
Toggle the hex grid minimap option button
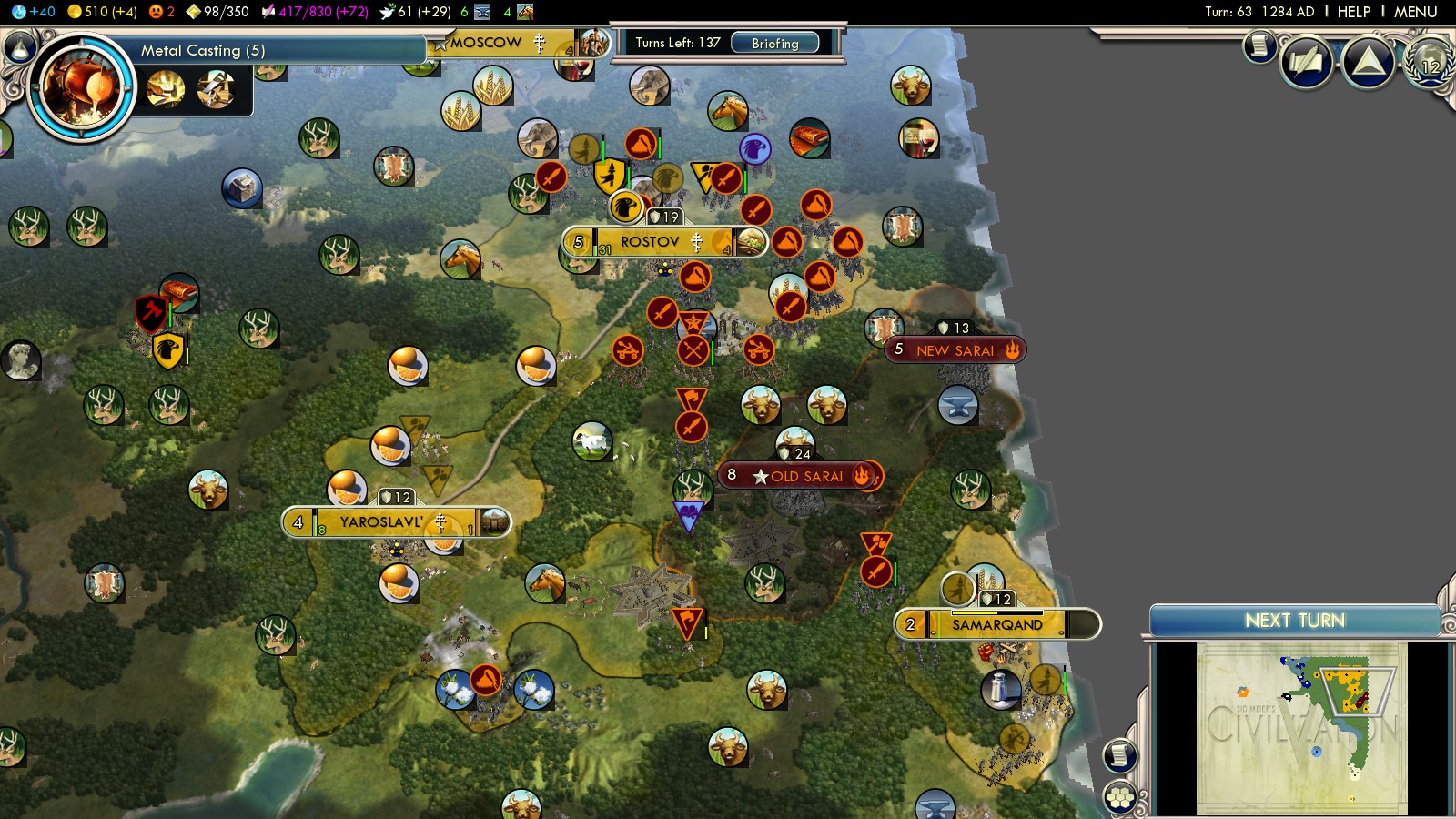click(1119, 797)
